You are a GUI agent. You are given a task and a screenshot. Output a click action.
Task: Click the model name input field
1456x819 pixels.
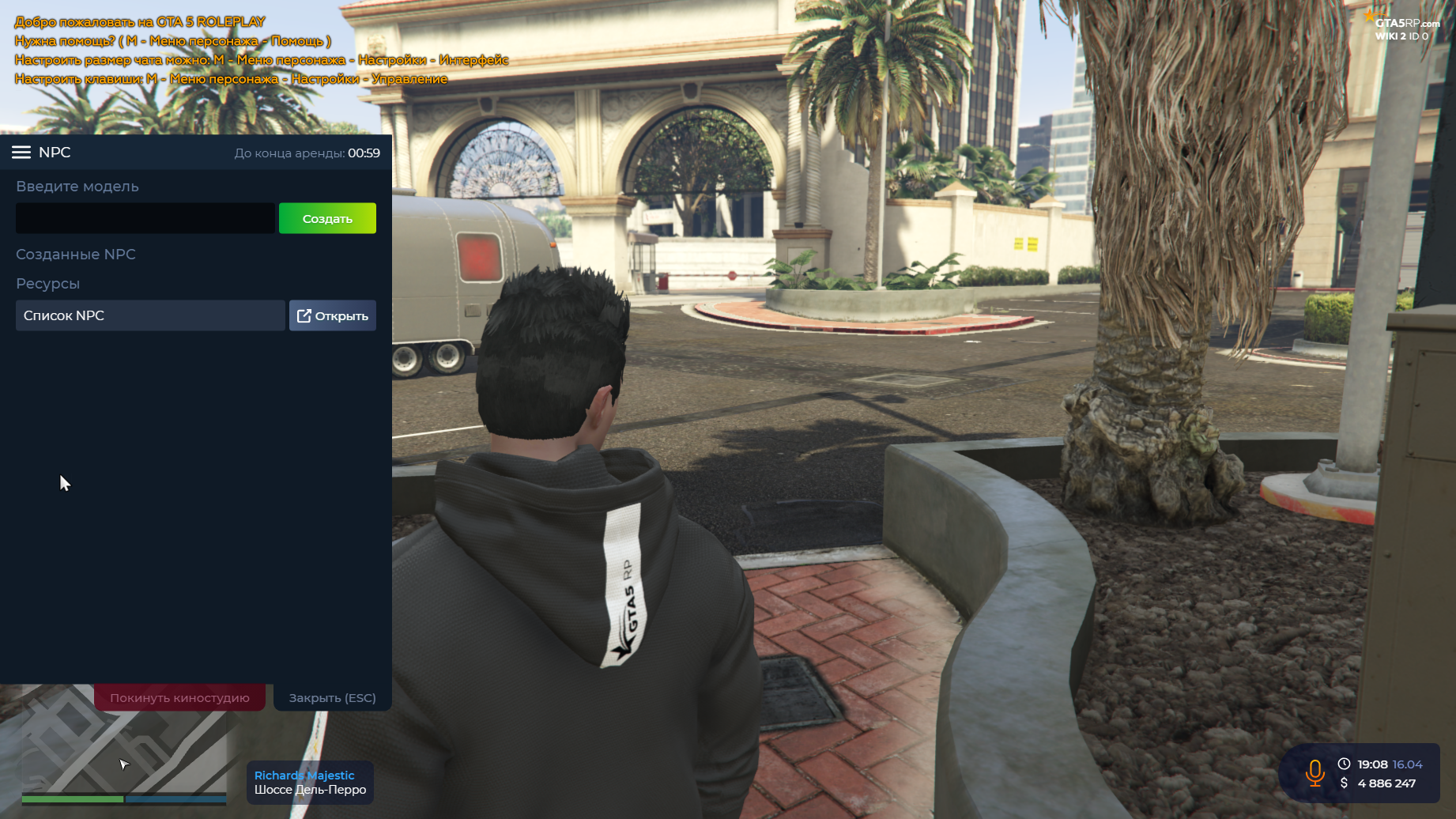click(145, 218)
